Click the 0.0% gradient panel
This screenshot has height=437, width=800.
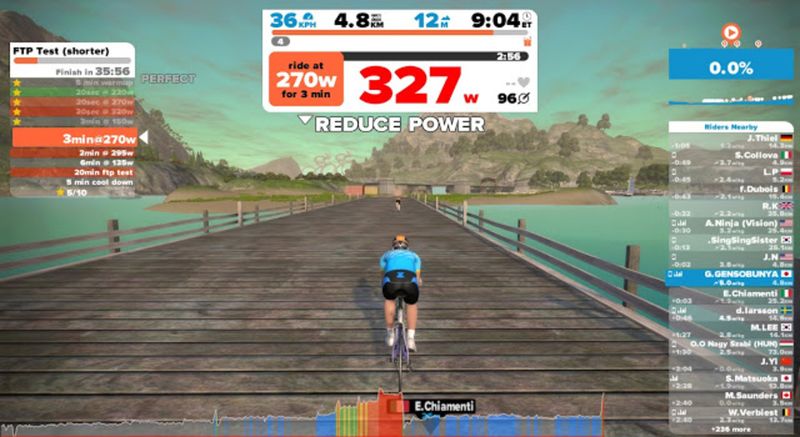(730, 67)
